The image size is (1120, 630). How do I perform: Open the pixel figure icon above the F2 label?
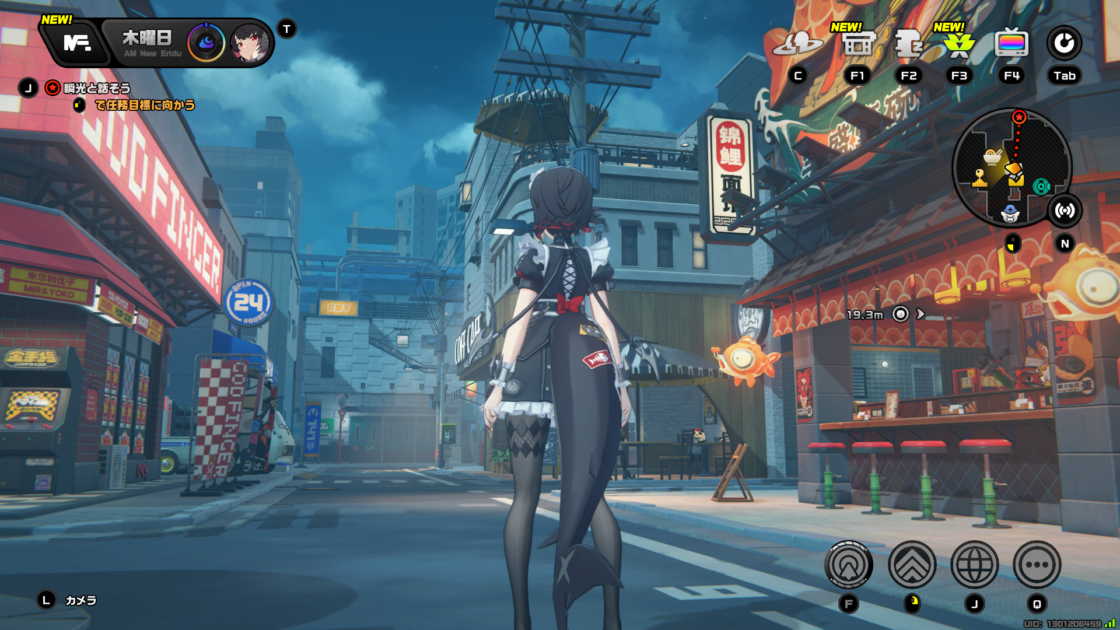point(908,44)
